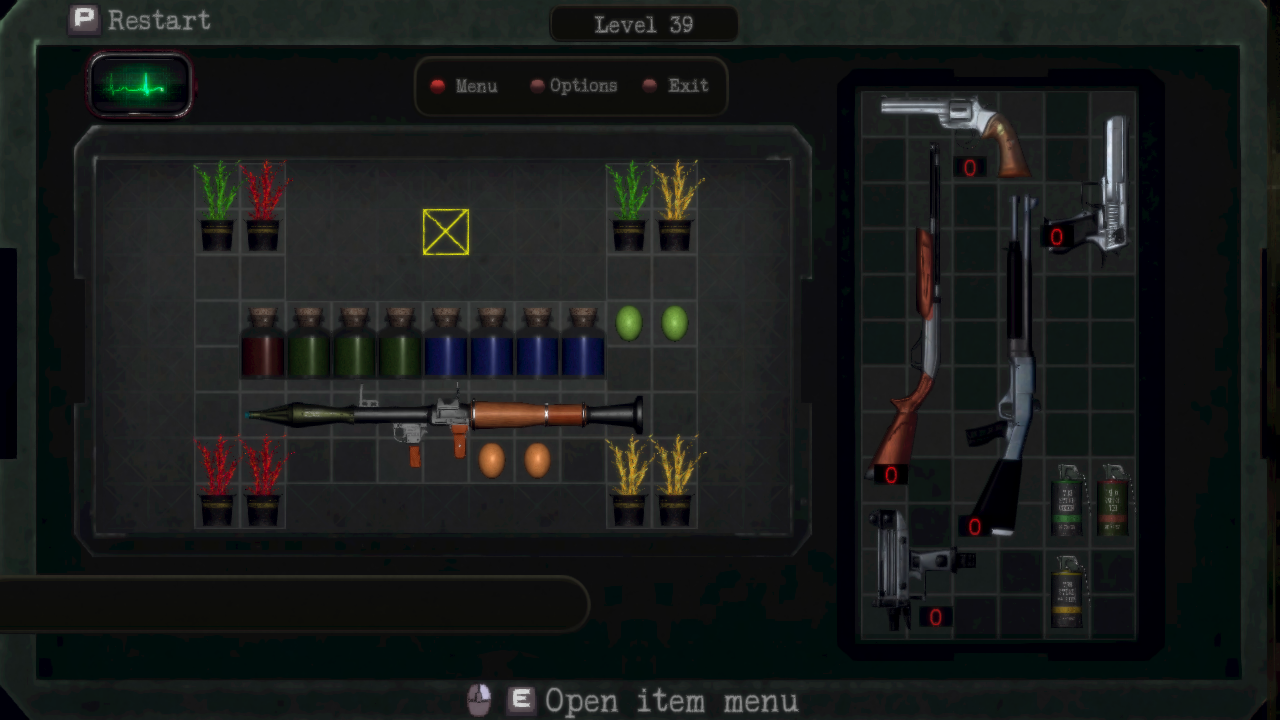Click the yellow crossed selection square

coord(446,232)
